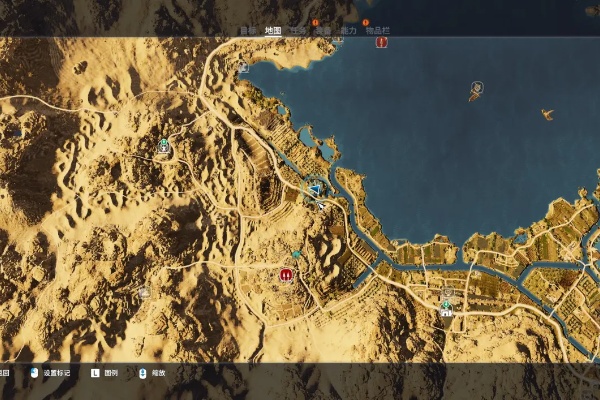The image size is (600, 400).
Task: Select the circled ship marker on the sea
Action: click(477, 88)
